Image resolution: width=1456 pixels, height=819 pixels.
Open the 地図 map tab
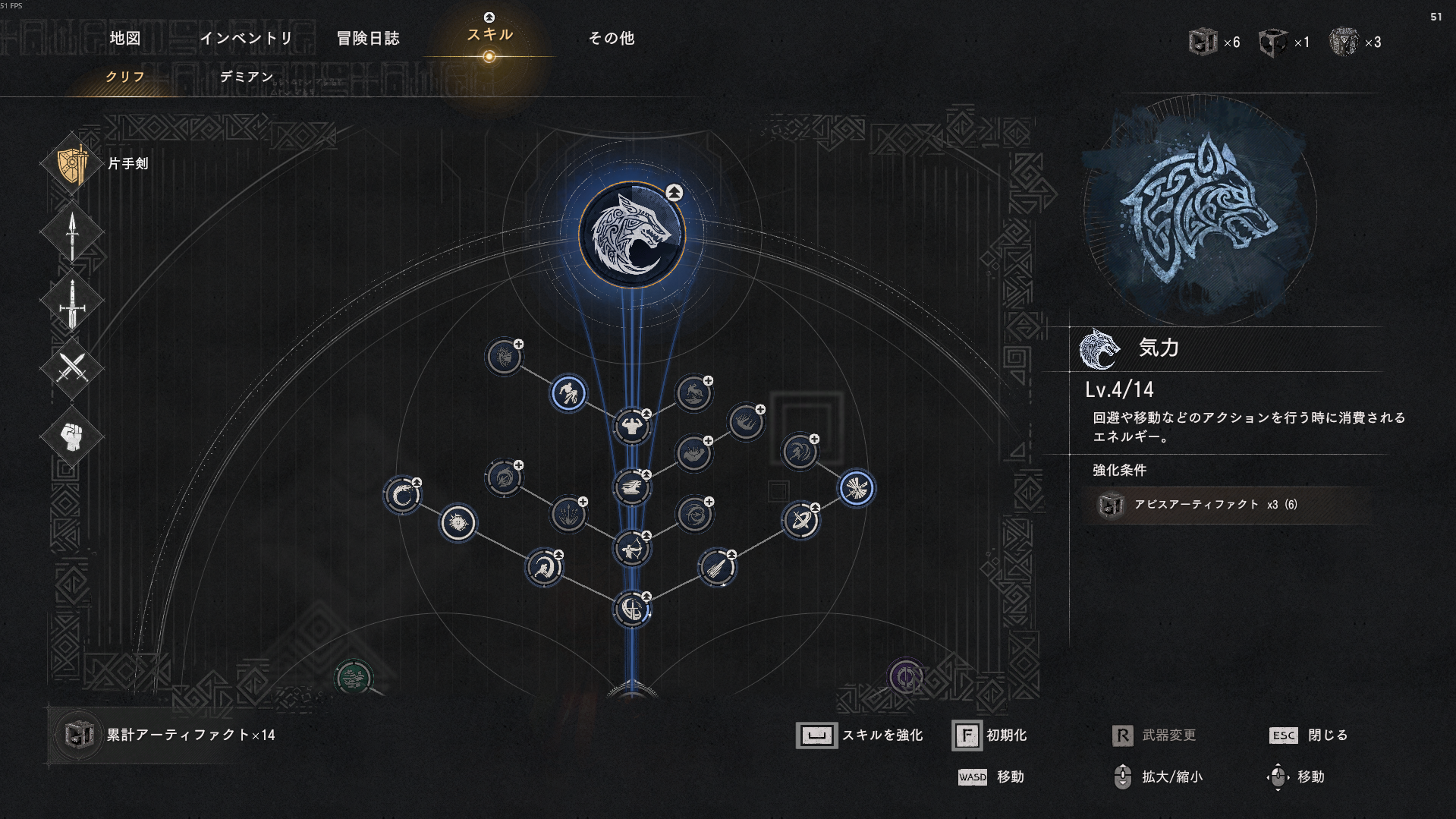pos(125,38)
